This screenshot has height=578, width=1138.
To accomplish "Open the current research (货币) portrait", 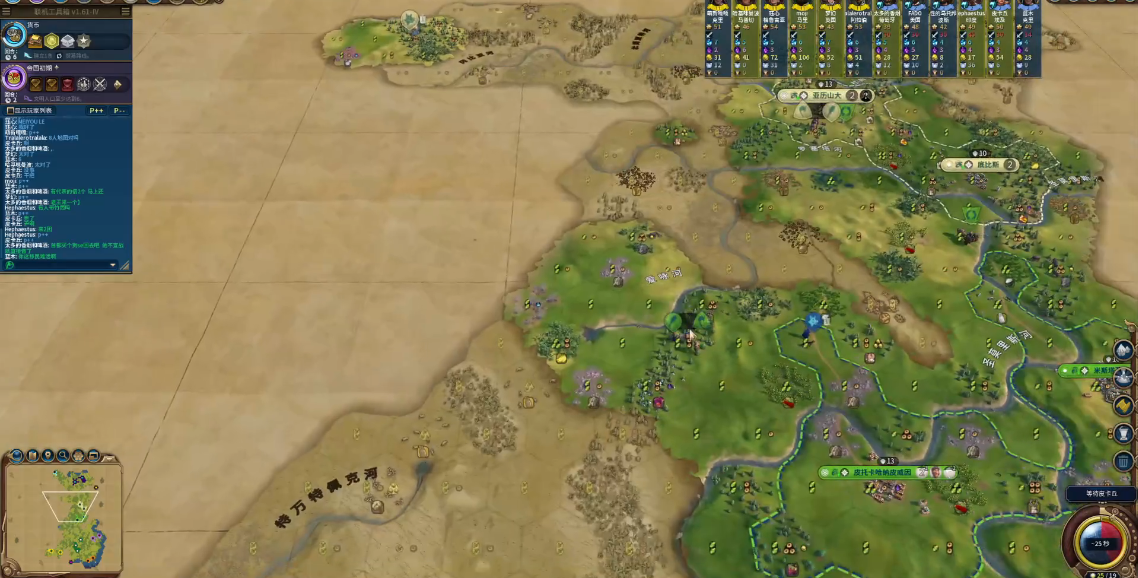I will click(14, 36).
